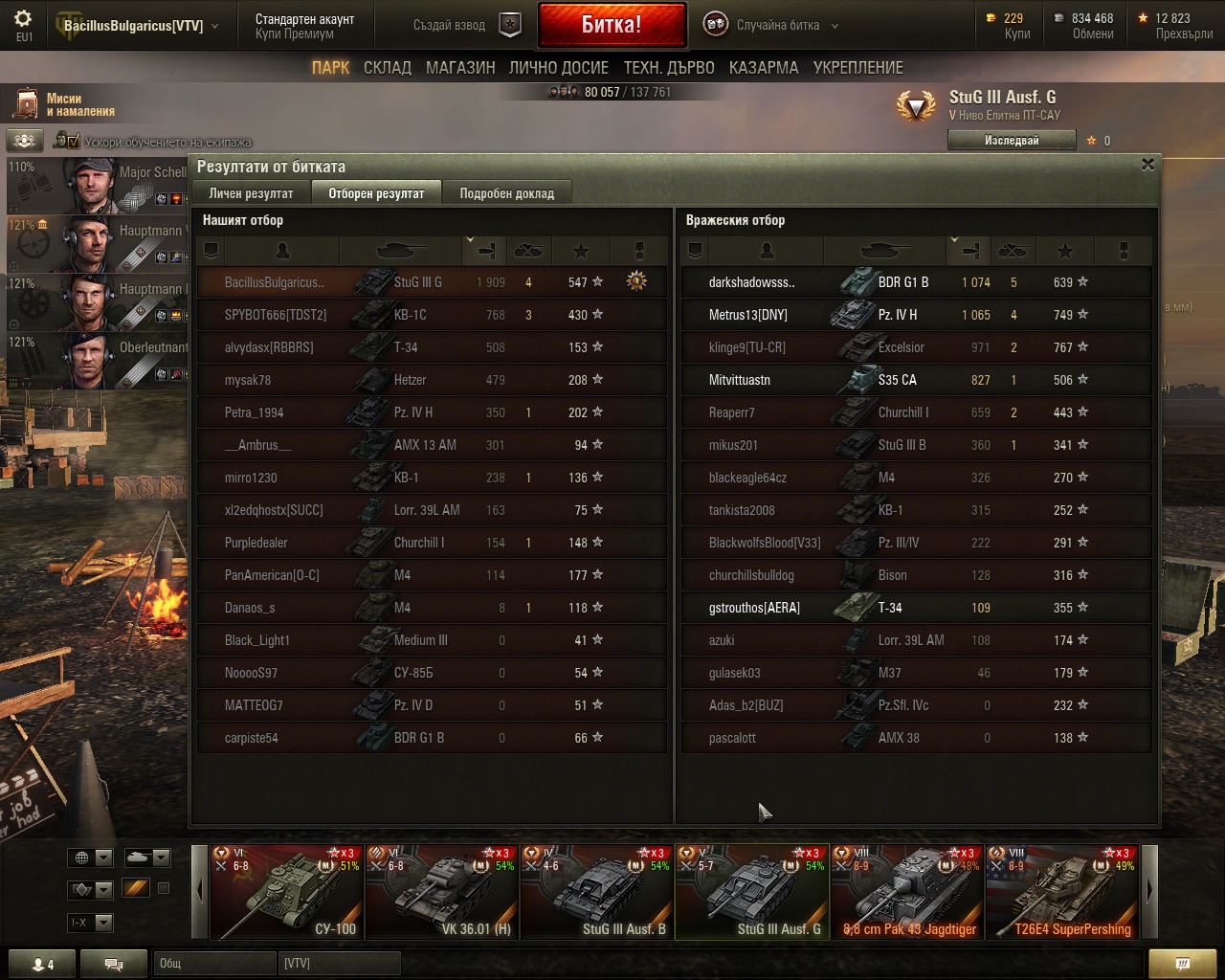Choose the T26E4 SuperPershing tank
This screenshot has width=1225, height=980.
click(1062, 892)
